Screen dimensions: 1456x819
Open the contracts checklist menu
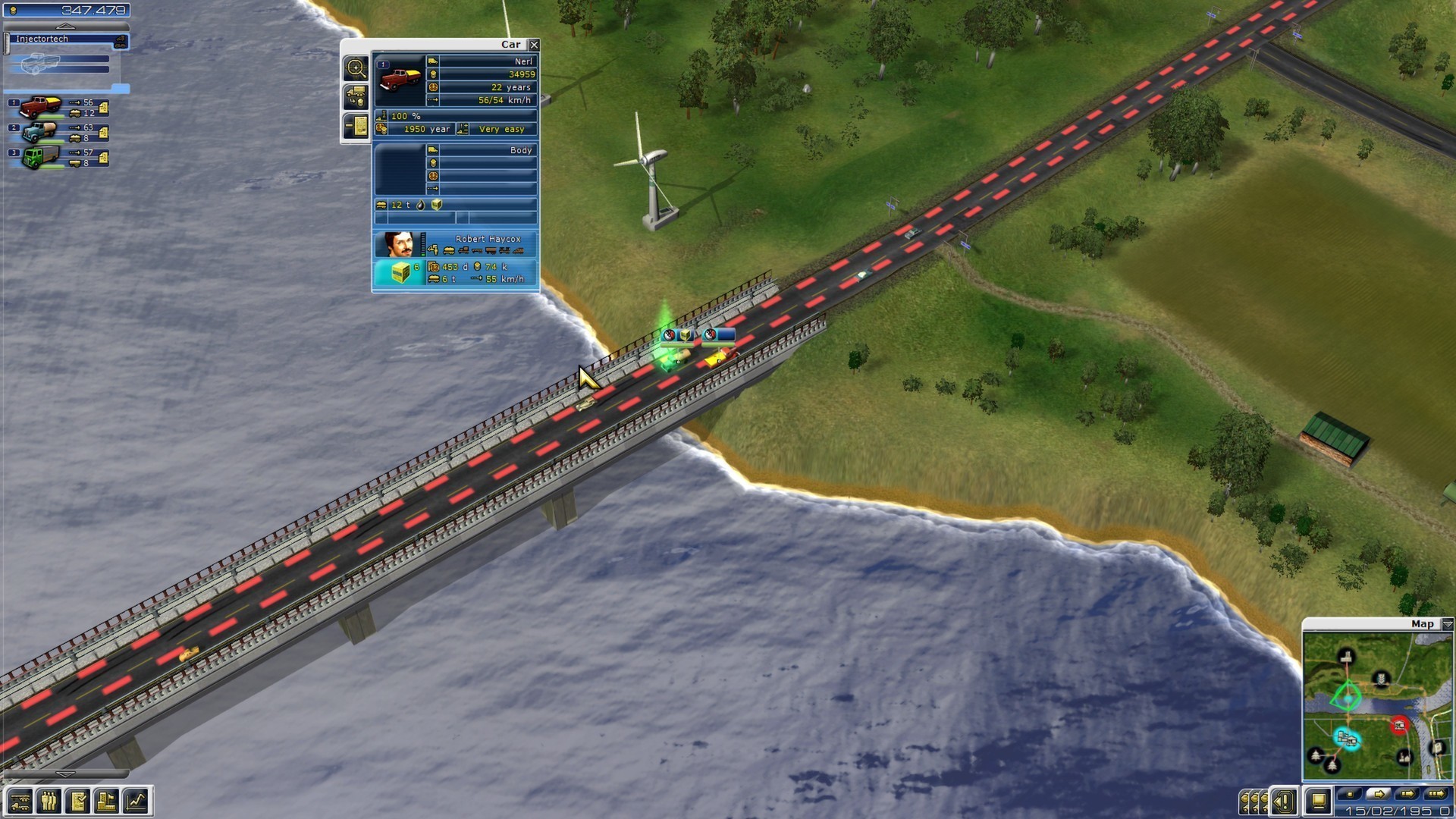pos(77,801)
